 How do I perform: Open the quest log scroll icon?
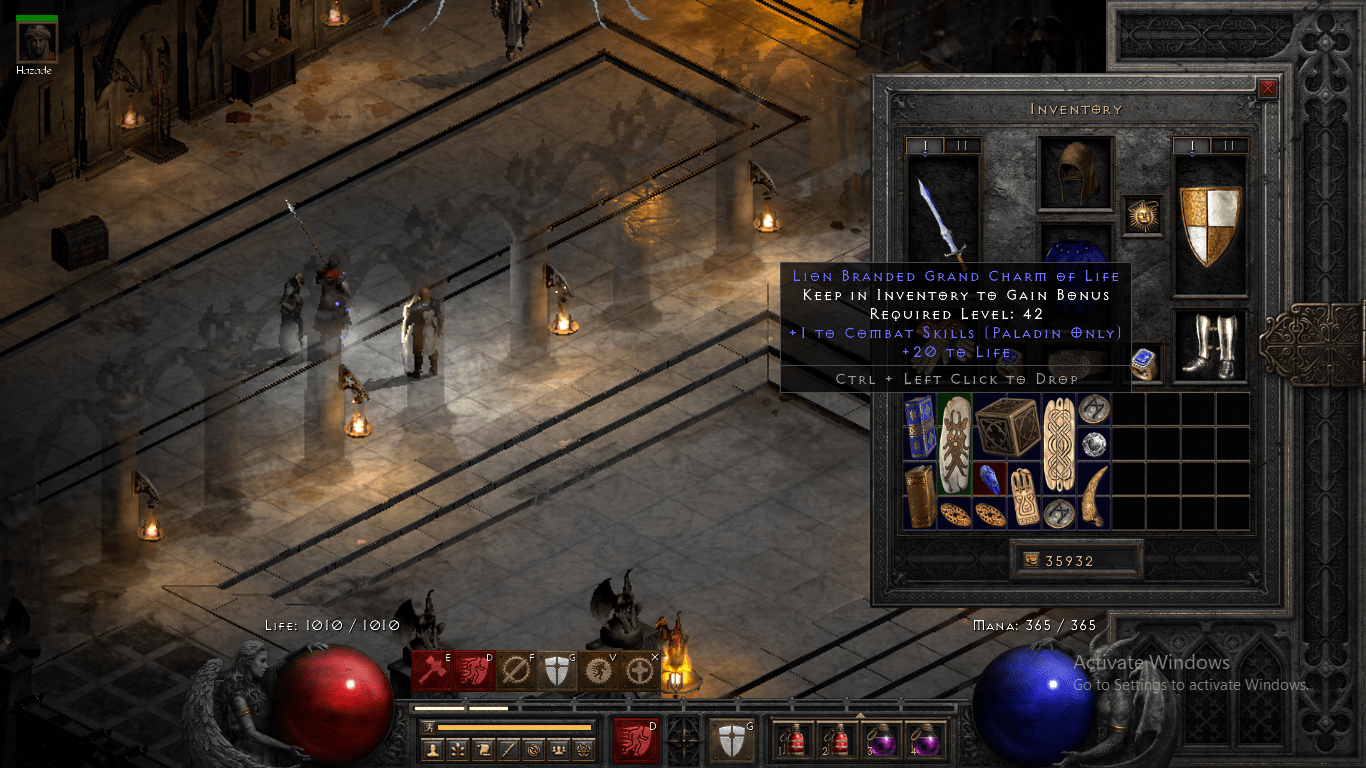482,750
